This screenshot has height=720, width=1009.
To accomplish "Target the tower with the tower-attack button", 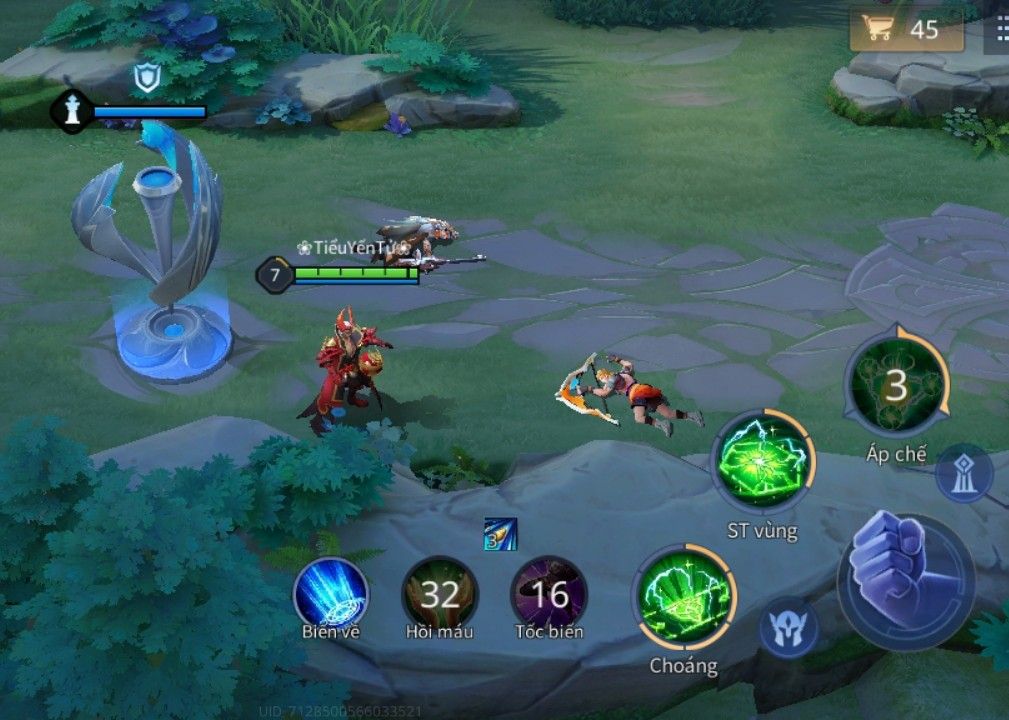I will 964,474.
